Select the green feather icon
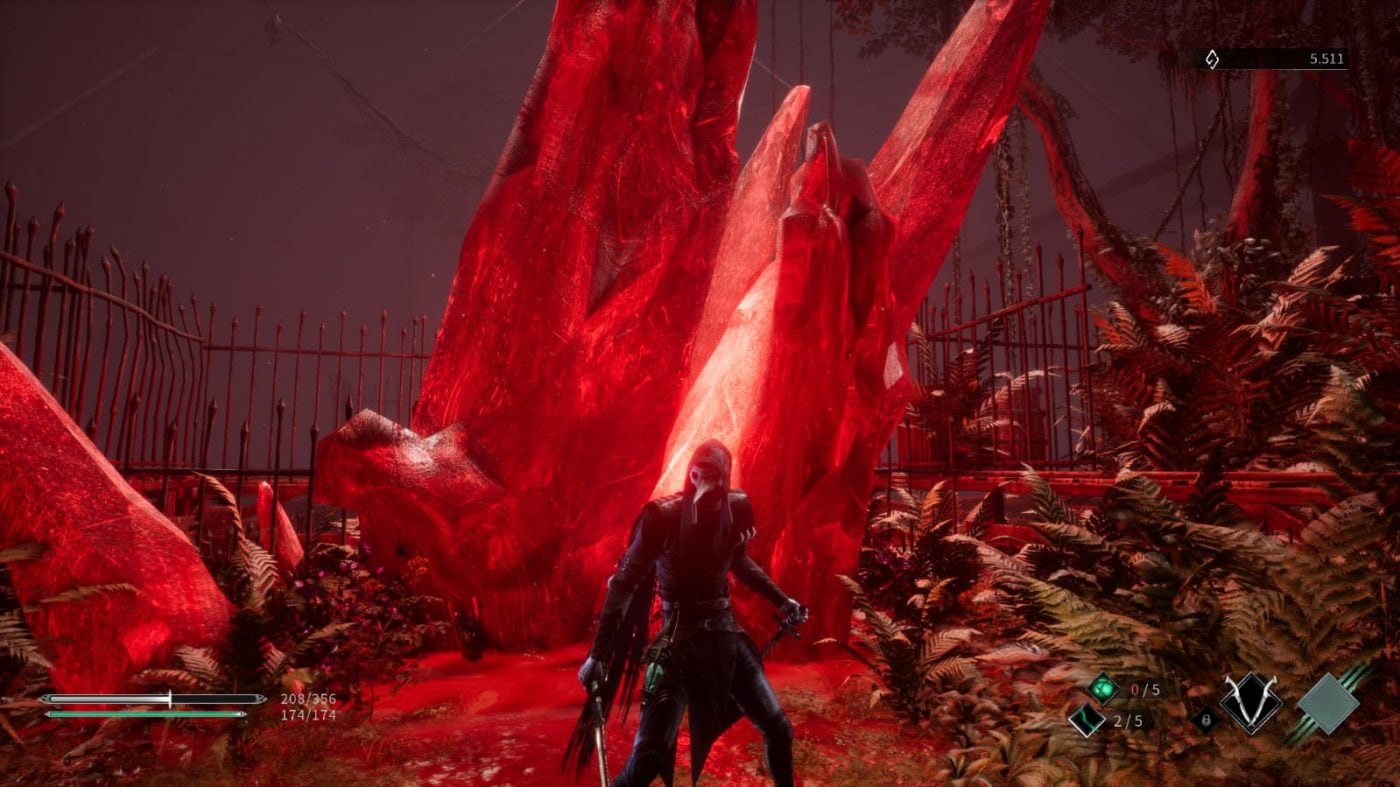1400x787 pixels. coord(1085,719)
